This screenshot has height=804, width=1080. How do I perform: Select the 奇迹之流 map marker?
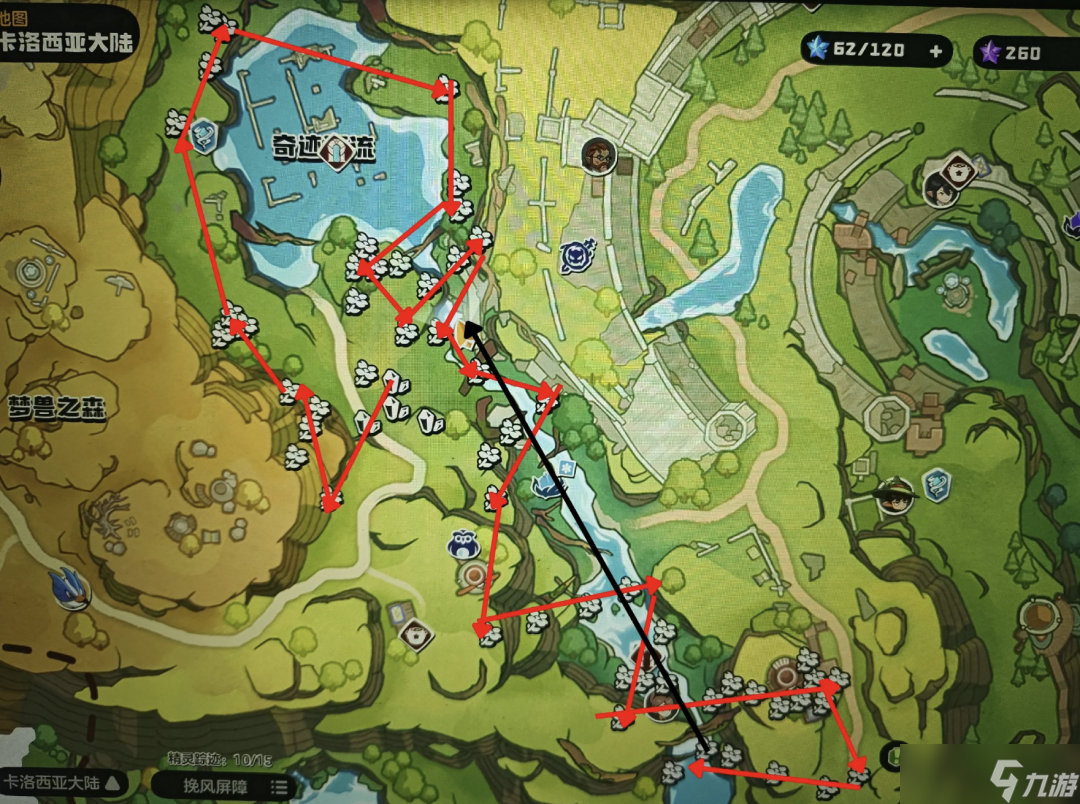pyautogui.click(x=341, y=151)
